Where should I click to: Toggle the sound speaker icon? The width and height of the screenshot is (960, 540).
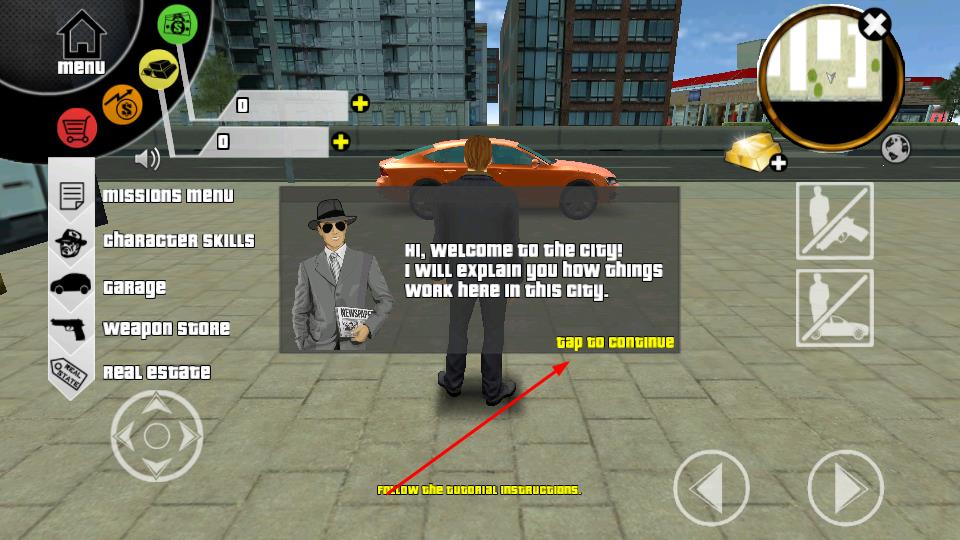[x=148, y=158]
